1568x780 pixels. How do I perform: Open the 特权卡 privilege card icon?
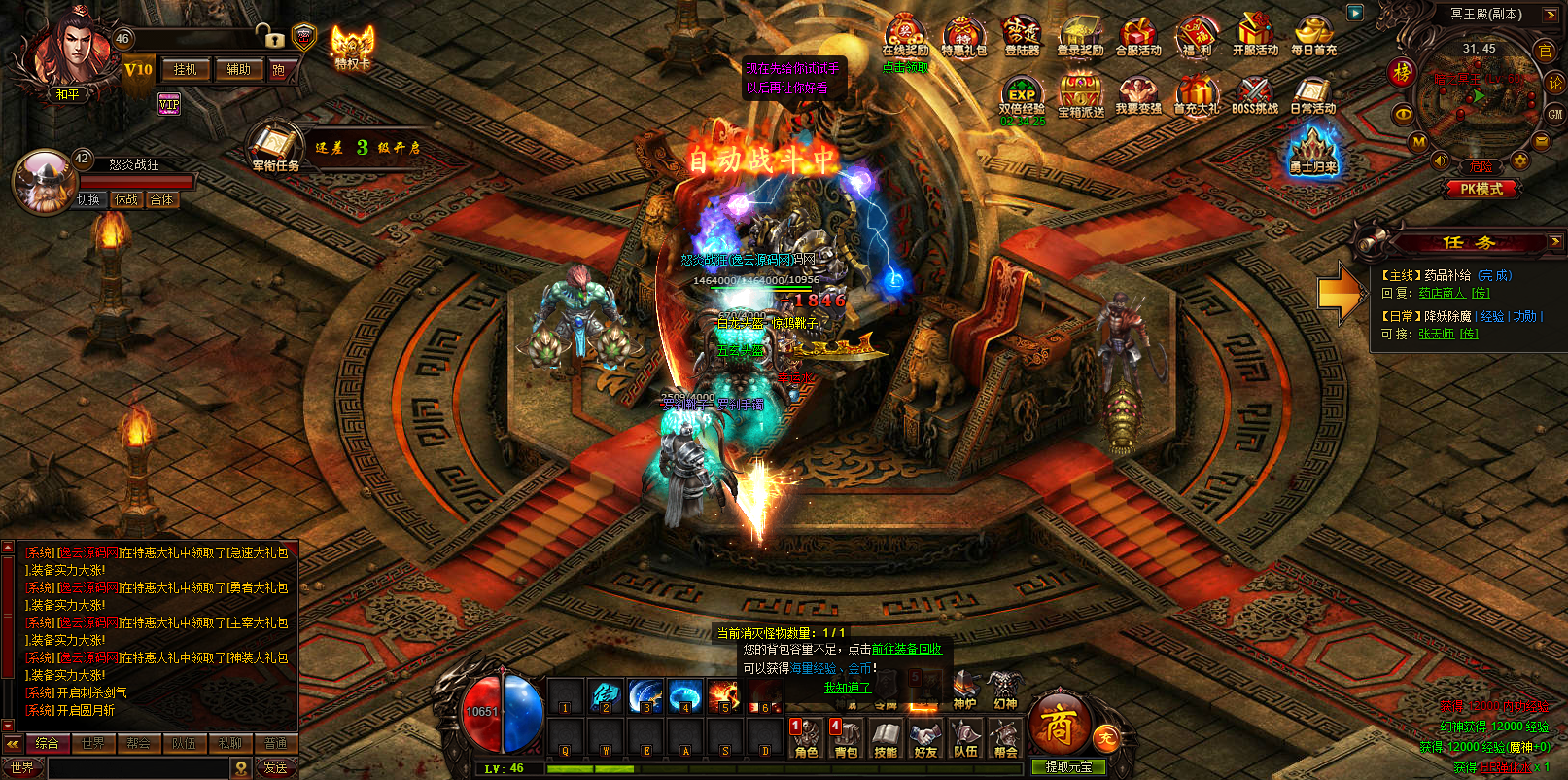coord(352,46)
